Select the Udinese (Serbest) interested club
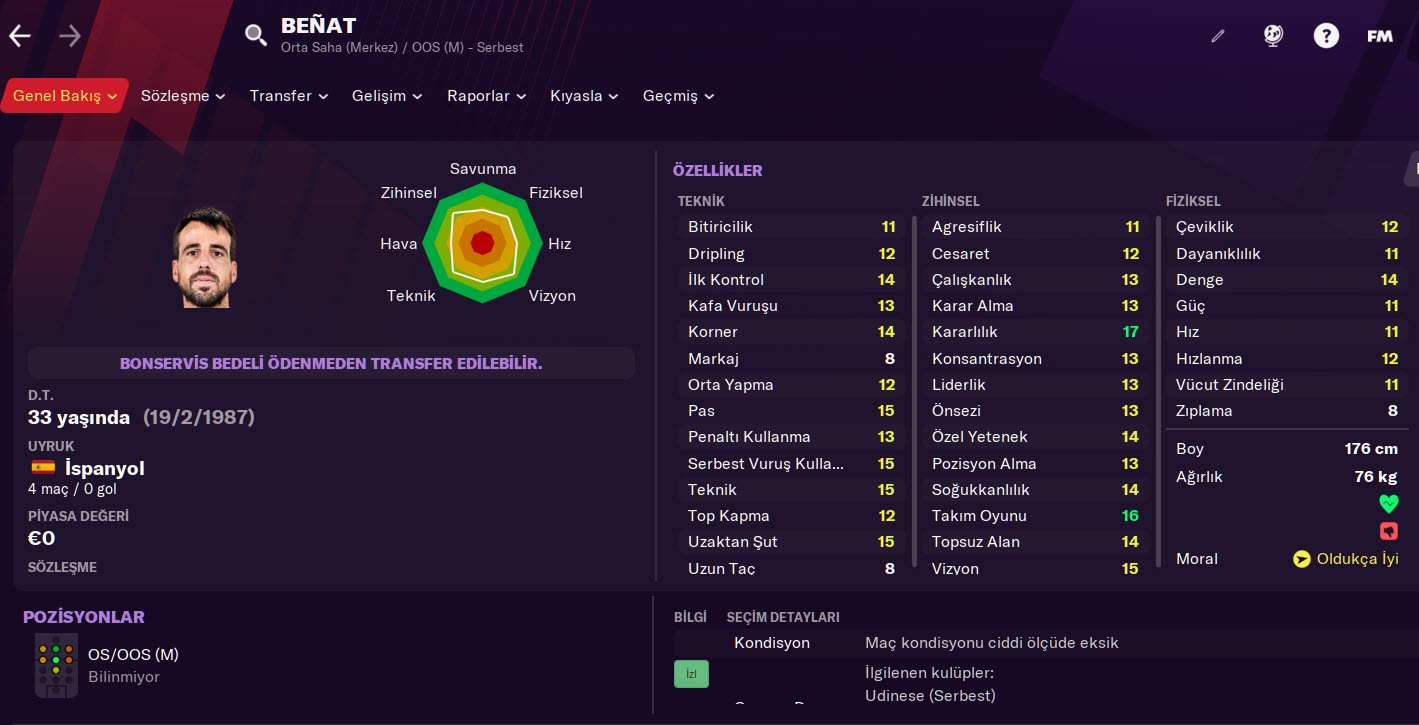 click(930, 695)
